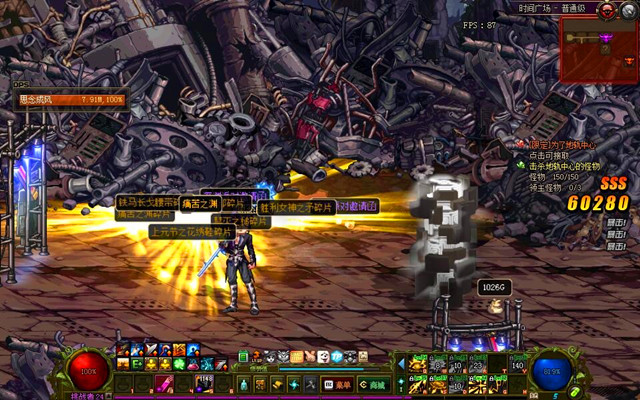Activate the skill showing cooldown 140
640x400 pixels.
pos(517,364)
